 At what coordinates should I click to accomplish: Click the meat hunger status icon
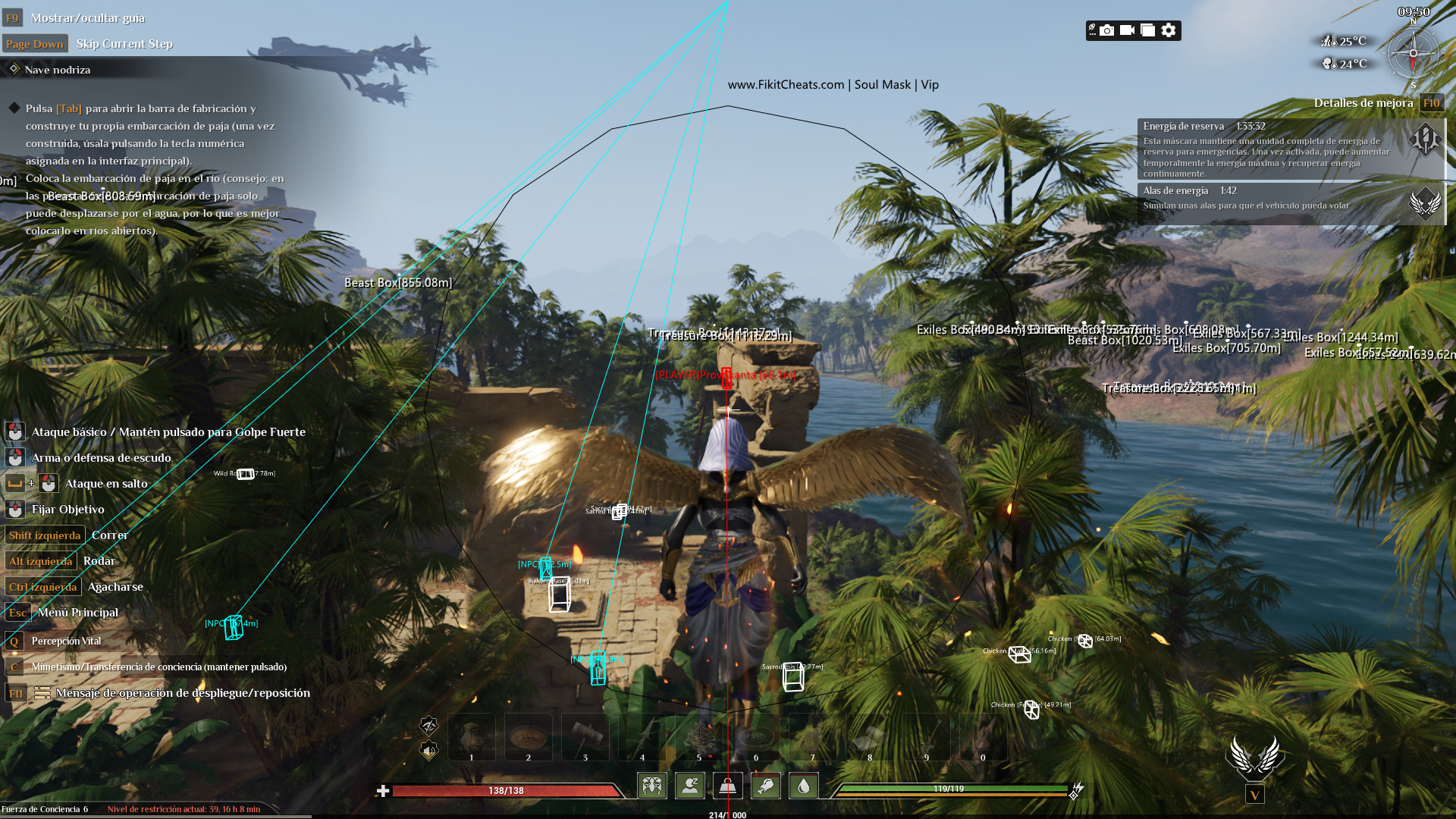click(765, 786)
